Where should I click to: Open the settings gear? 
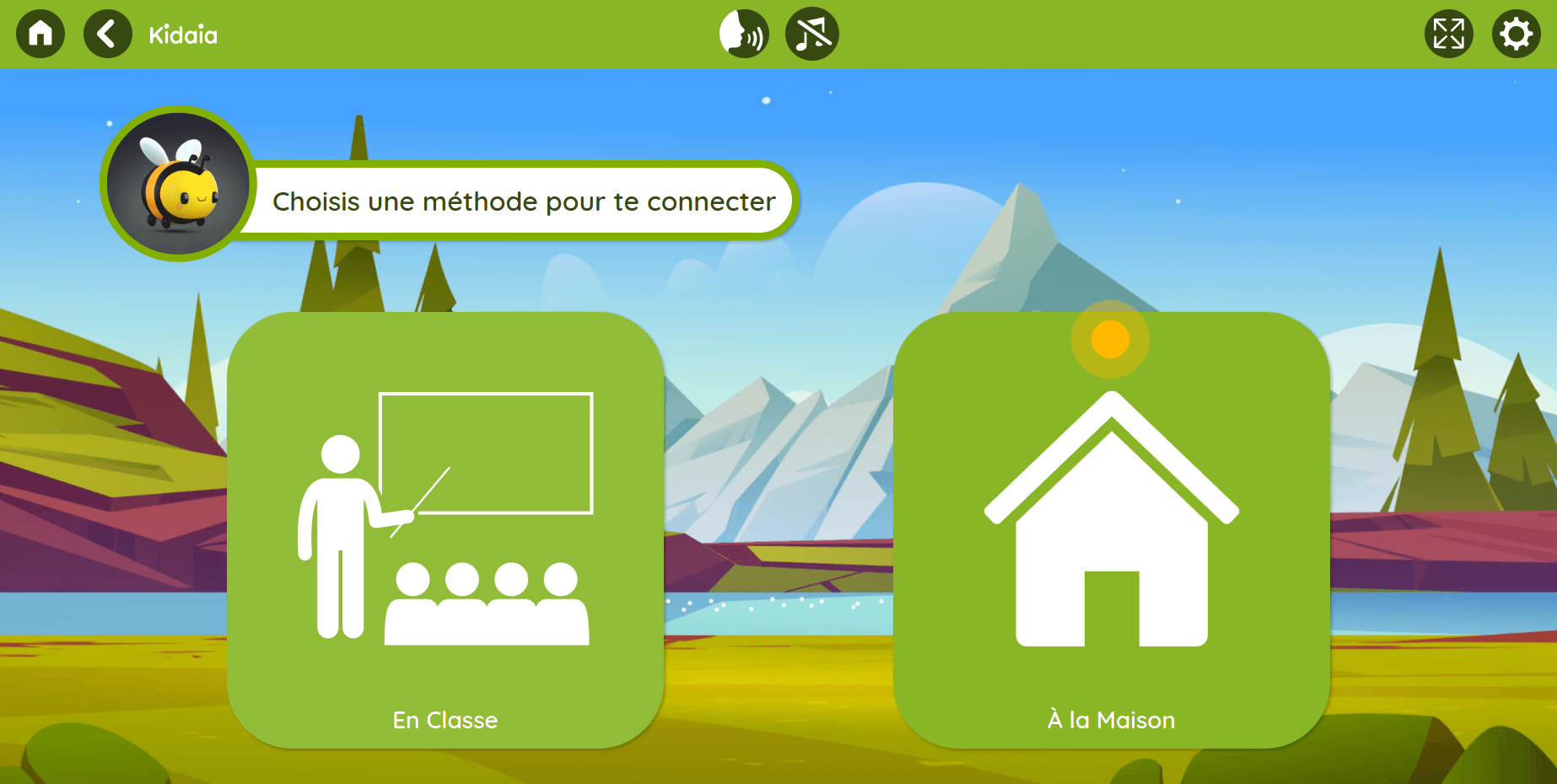click(1517, 33)
